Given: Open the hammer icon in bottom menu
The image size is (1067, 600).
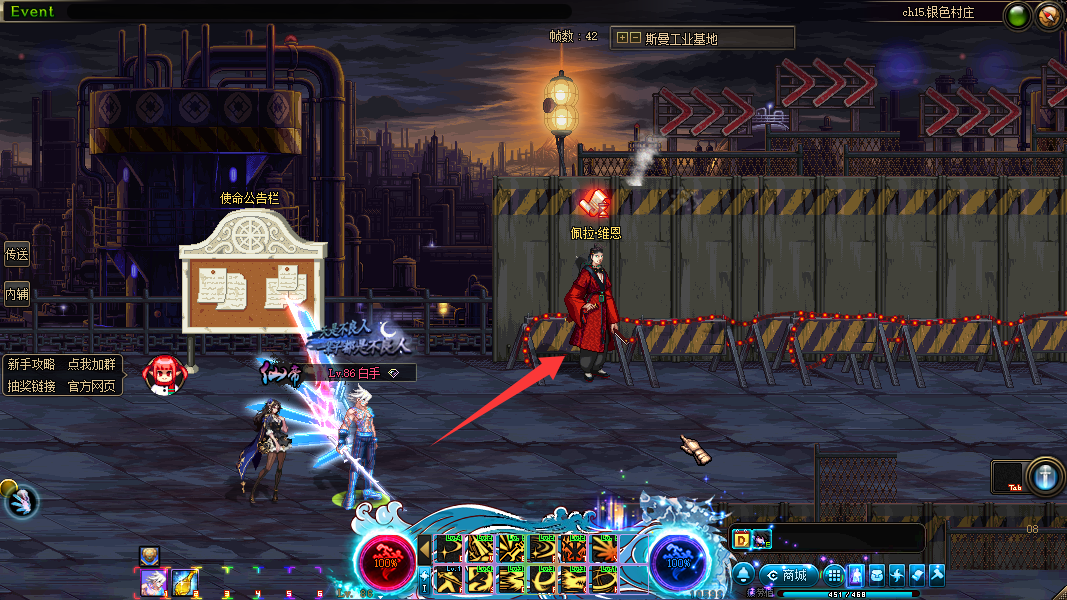Looking at the screenshot, I should click(936, 575).
